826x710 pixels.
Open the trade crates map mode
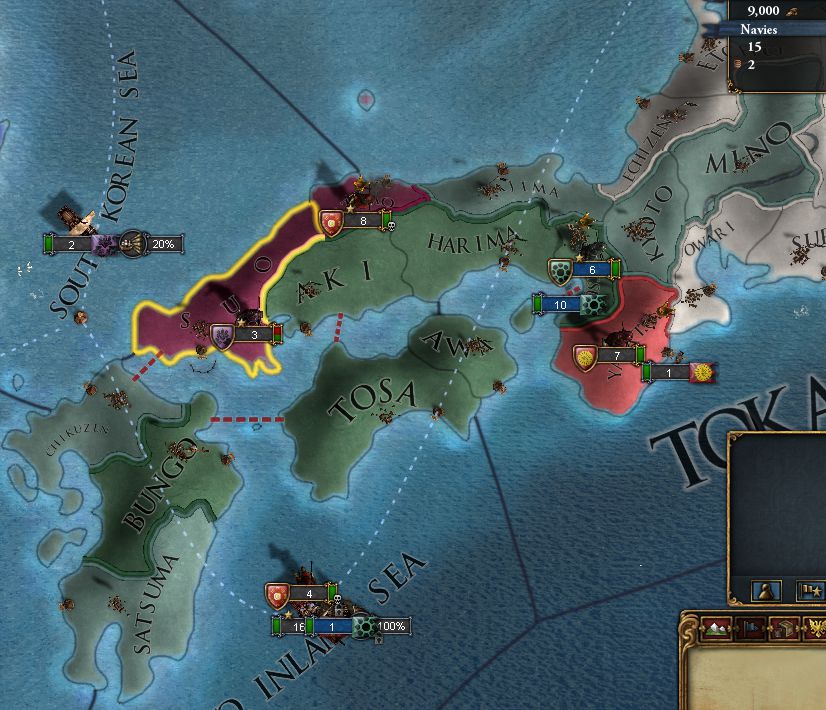coord(782,629)
